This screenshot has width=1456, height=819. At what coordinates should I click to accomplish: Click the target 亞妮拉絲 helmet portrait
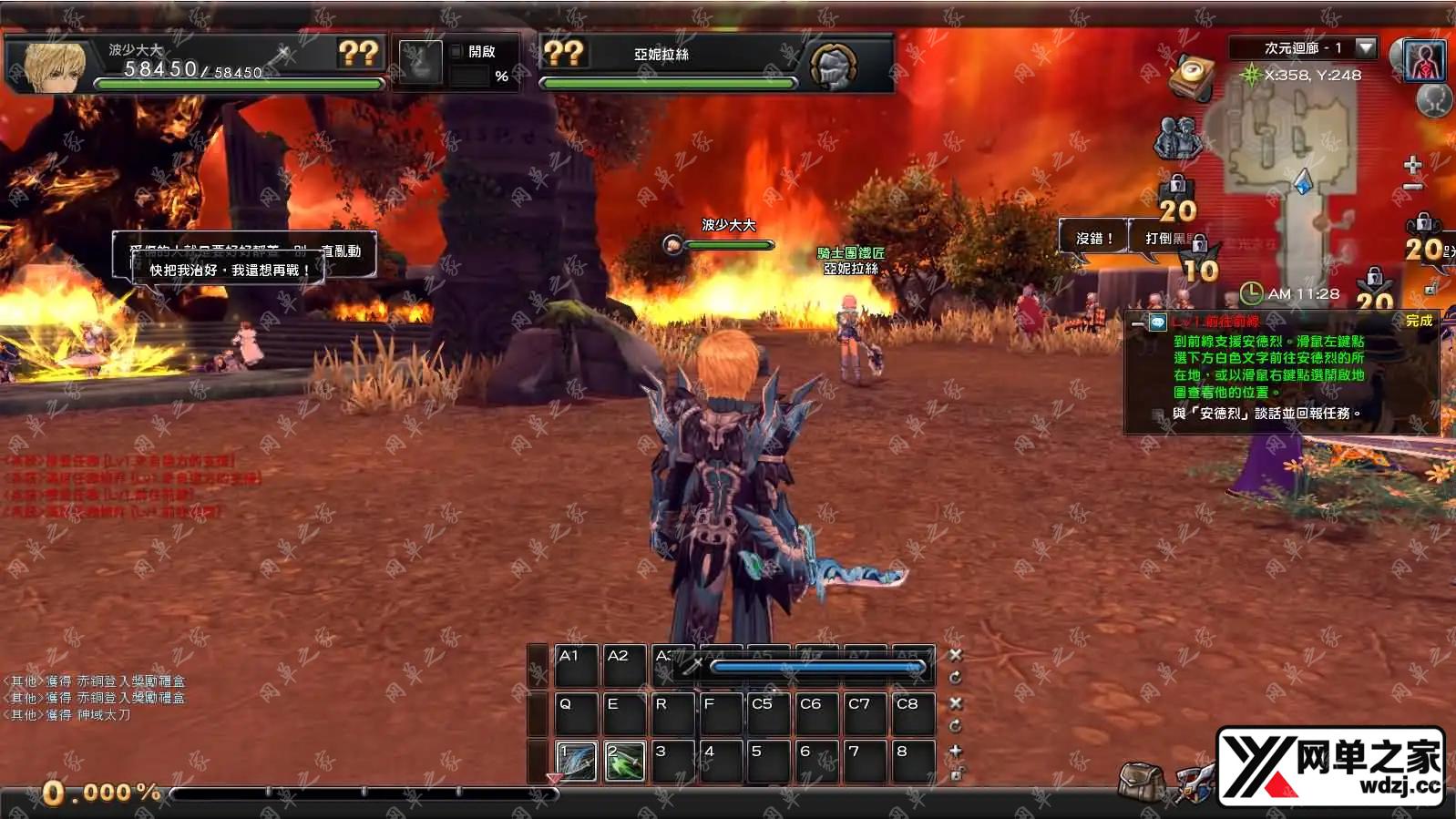(x=833, y=66)
